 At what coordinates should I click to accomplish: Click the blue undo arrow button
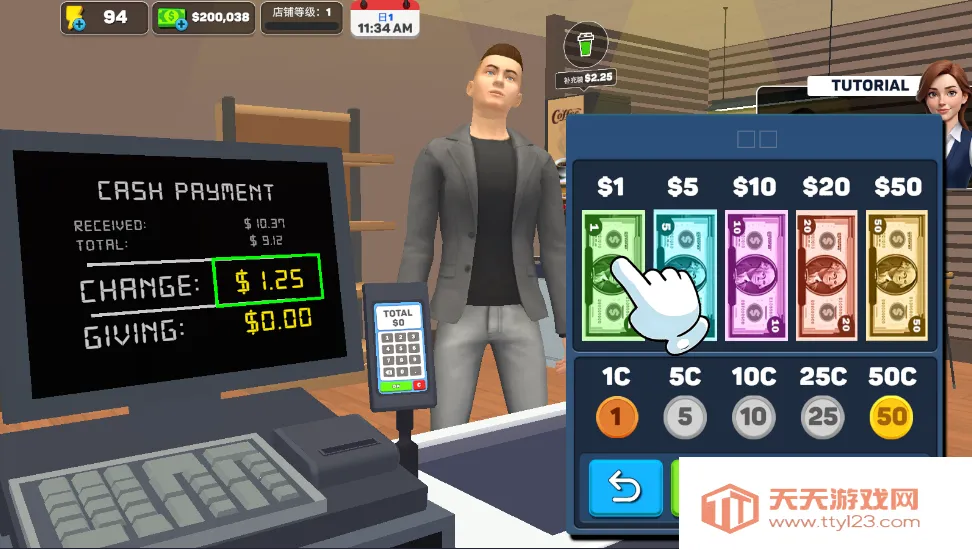click(625, 488)
